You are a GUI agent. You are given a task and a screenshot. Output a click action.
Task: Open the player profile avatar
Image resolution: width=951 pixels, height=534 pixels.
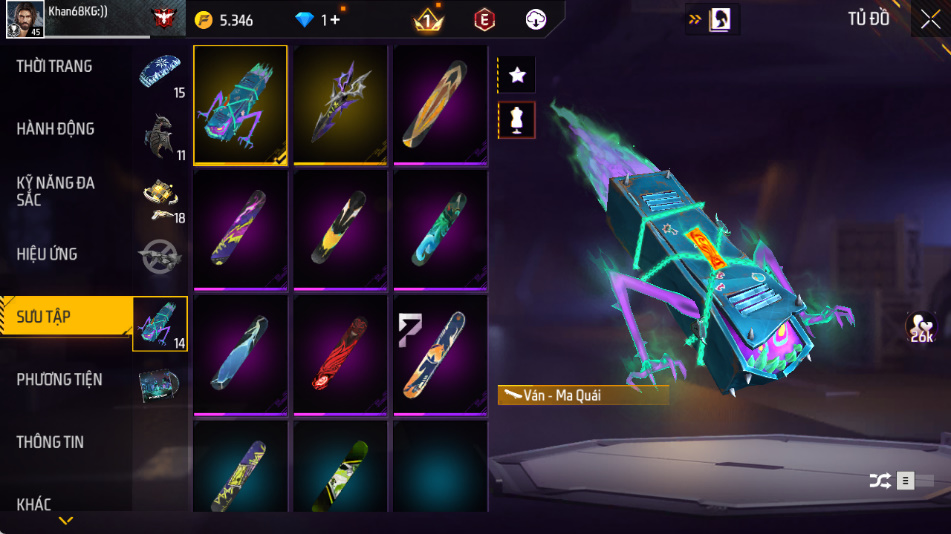[x=23, y=19]
